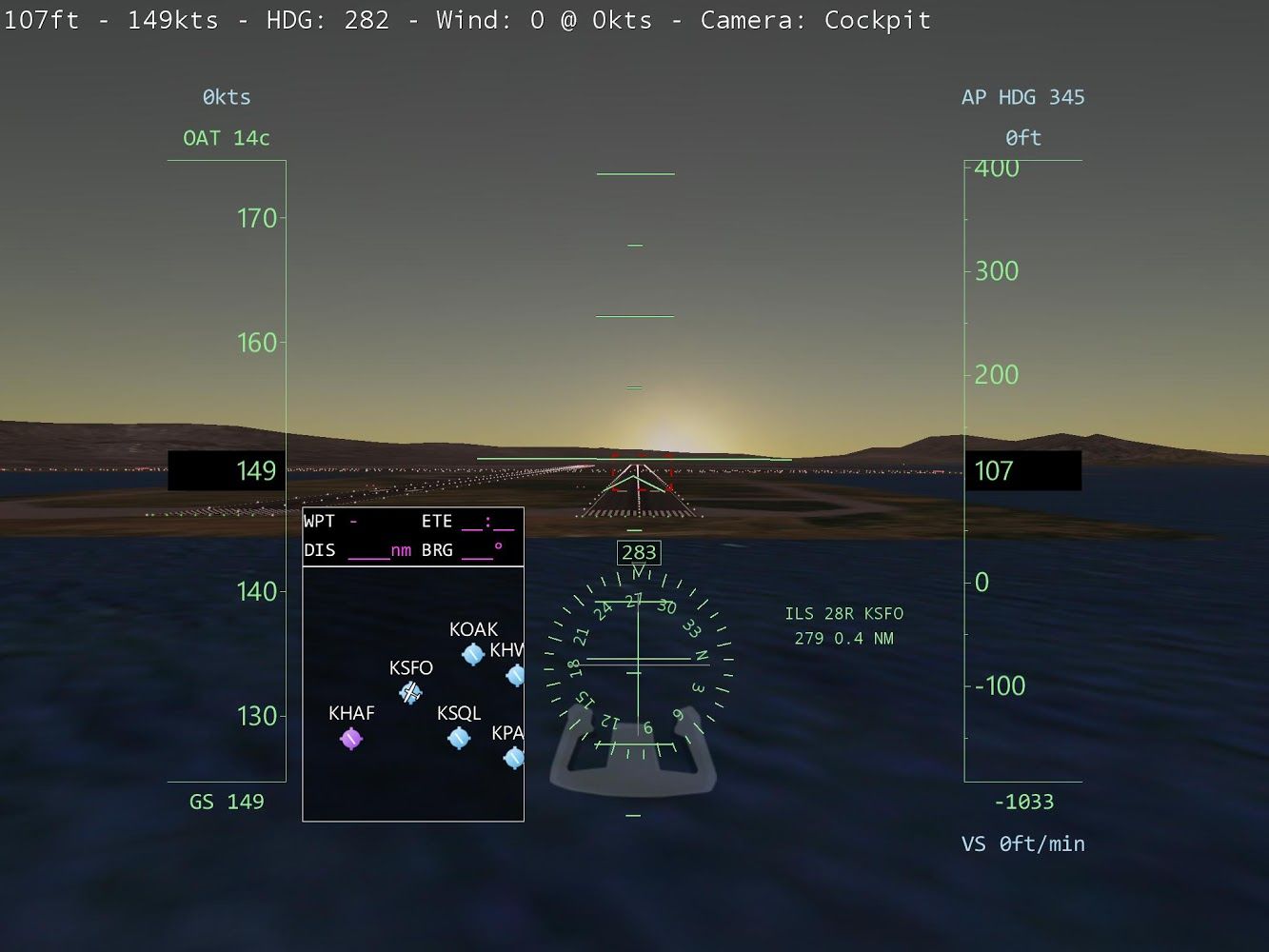The height and width of the screenshot is (952, 1269).
Task: Click the GS 149 groundspeed readout
Action: 227,801
